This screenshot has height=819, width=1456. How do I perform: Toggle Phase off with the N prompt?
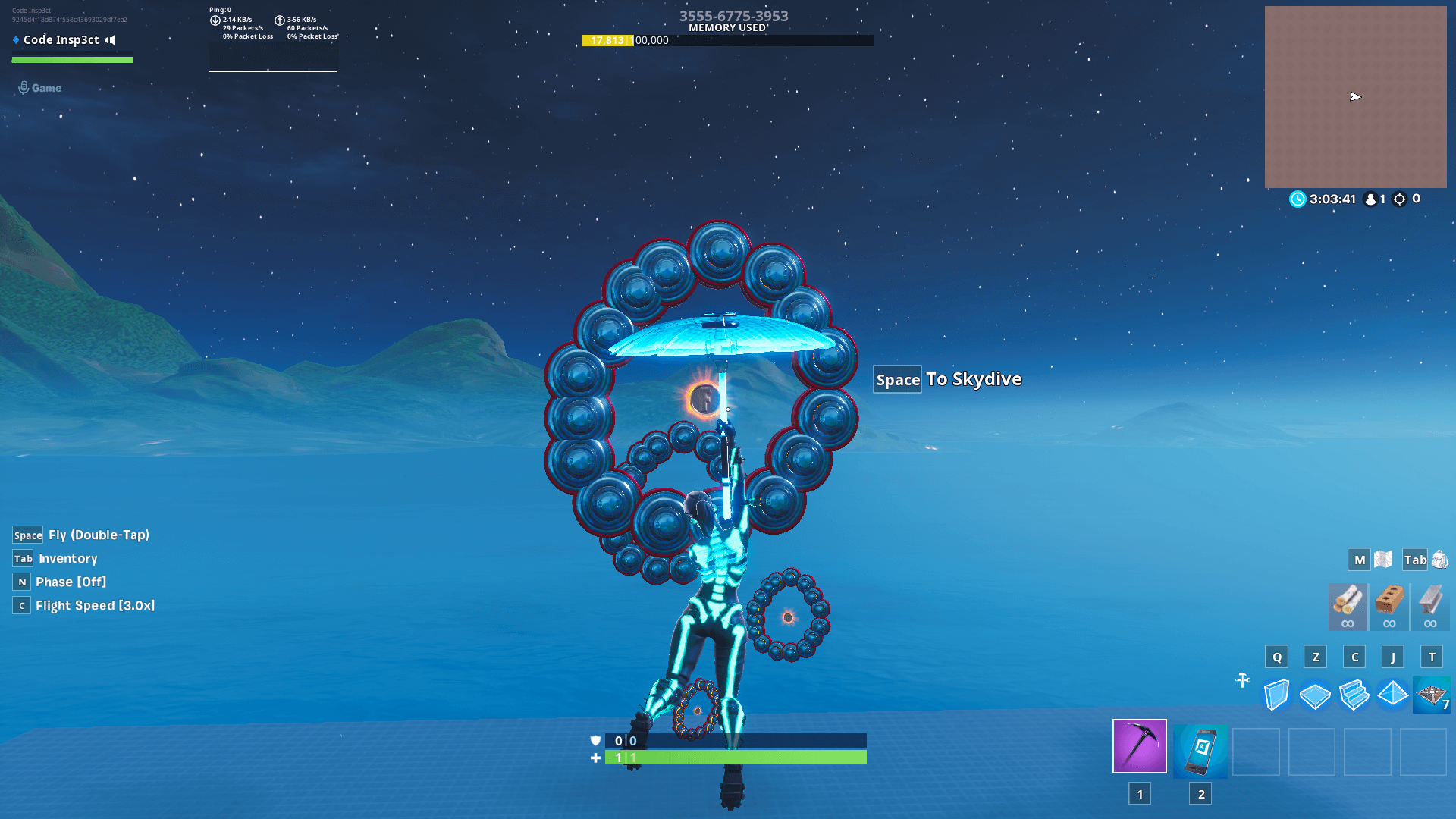21,582
